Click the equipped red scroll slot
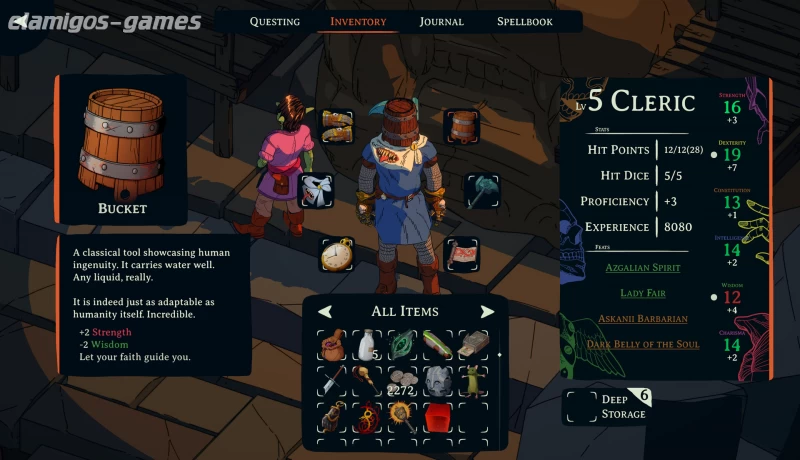The width and height of the screenshot is (800, 460). pyautogui.click(x=462, y=254)
